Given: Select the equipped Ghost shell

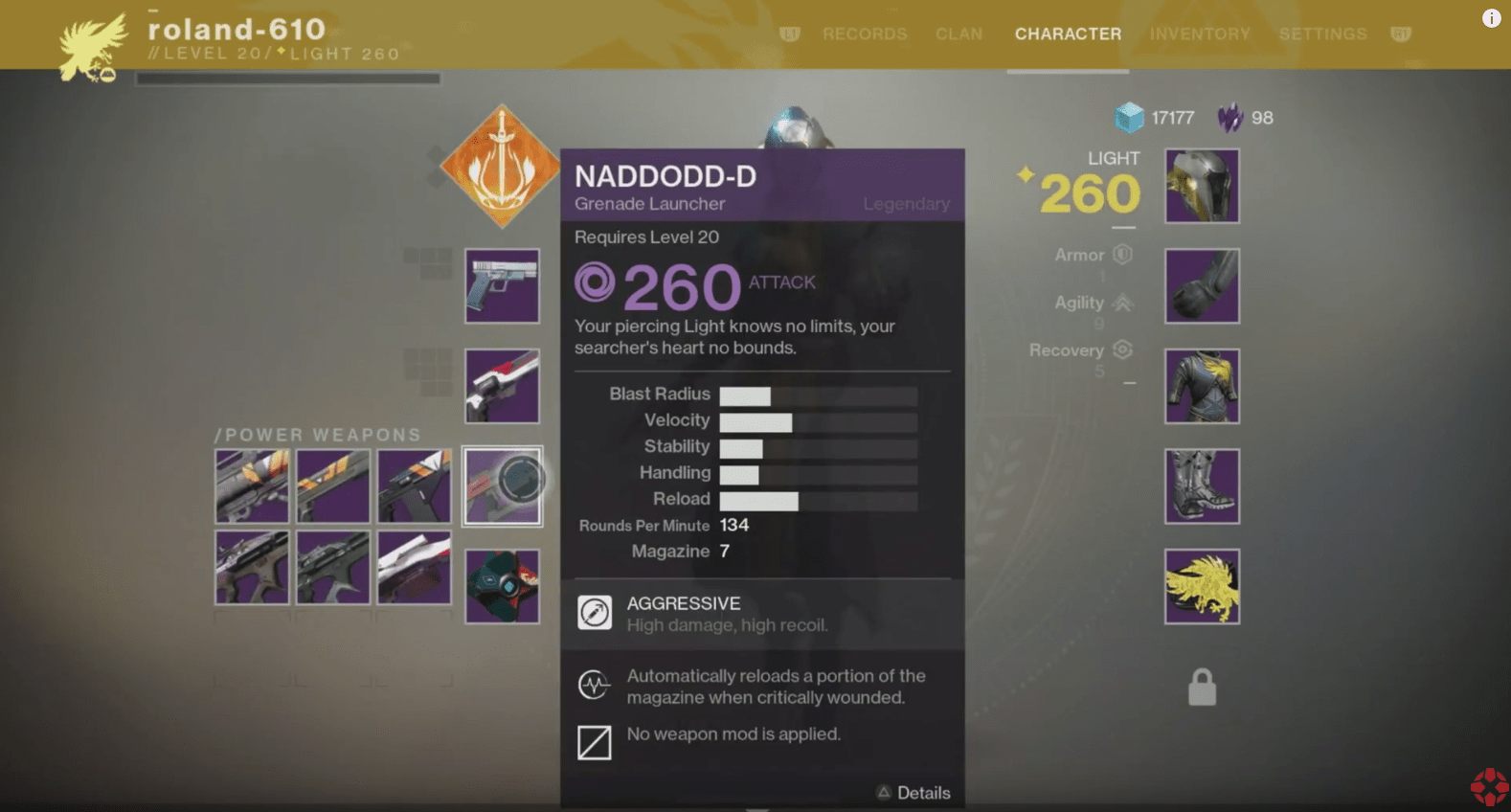Looking at the screenshot, I should point(501,585).
